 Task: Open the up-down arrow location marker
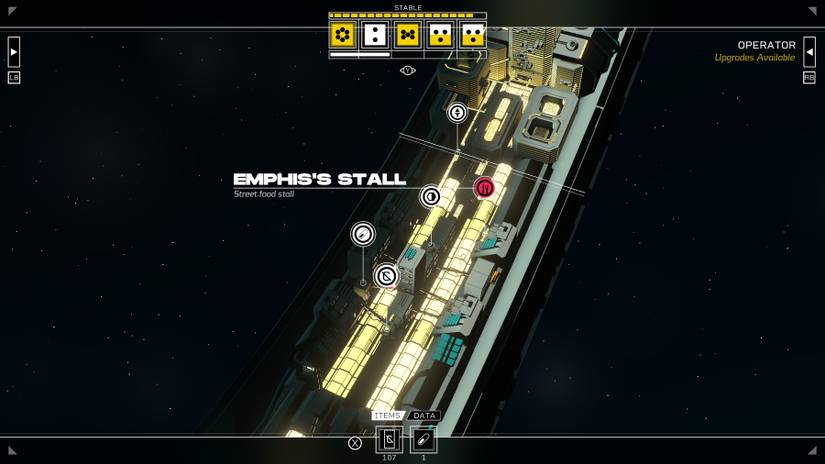pyautogui.click(x=457, y=113)
